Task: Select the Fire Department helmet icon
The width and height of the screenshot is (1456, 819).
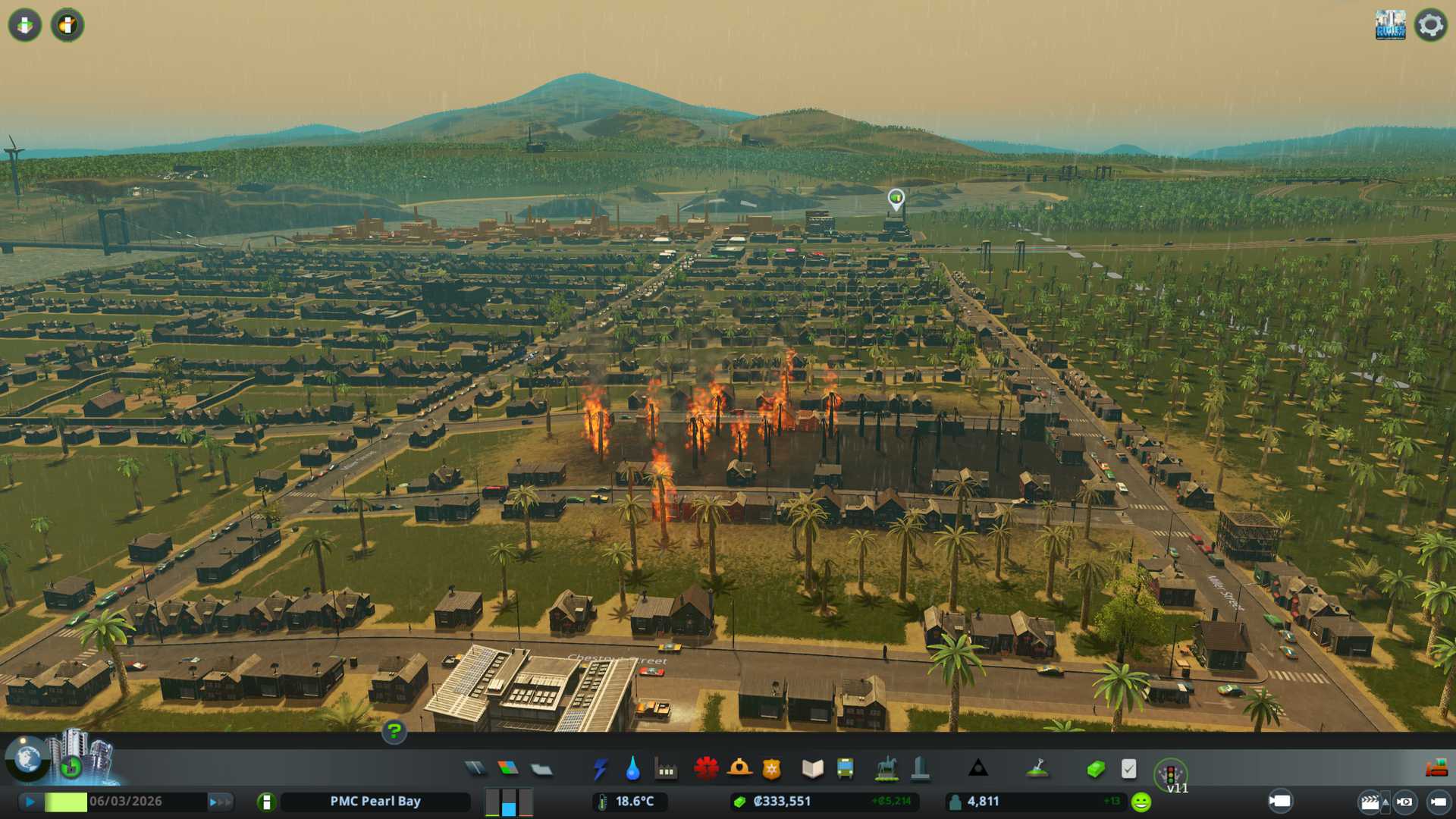Action: (x=739, y=769)
